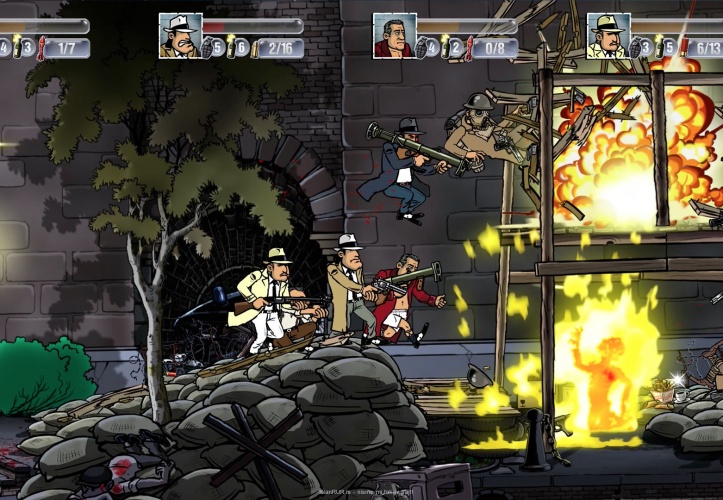Choose the yellow fedora player portrait
This screenshot has width=723, height=500.
coord(608,36)
